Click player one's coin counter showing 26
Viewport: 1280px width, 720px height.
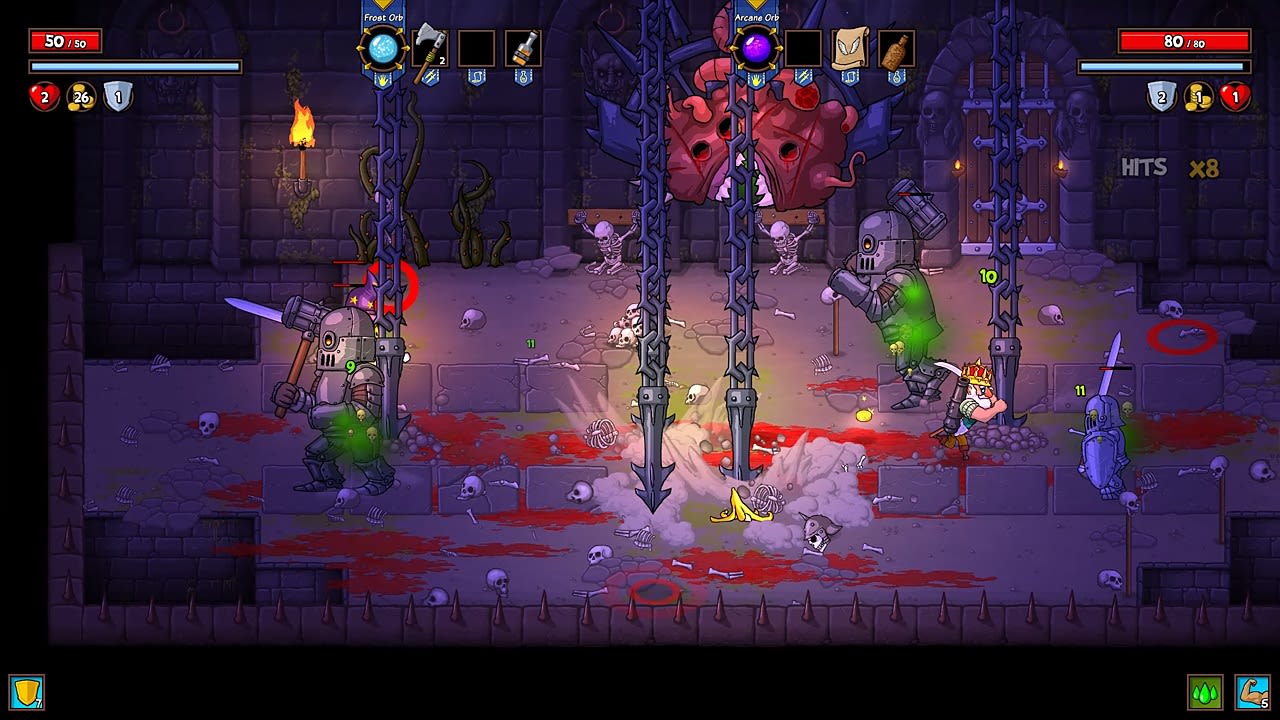tap(80, 98)
